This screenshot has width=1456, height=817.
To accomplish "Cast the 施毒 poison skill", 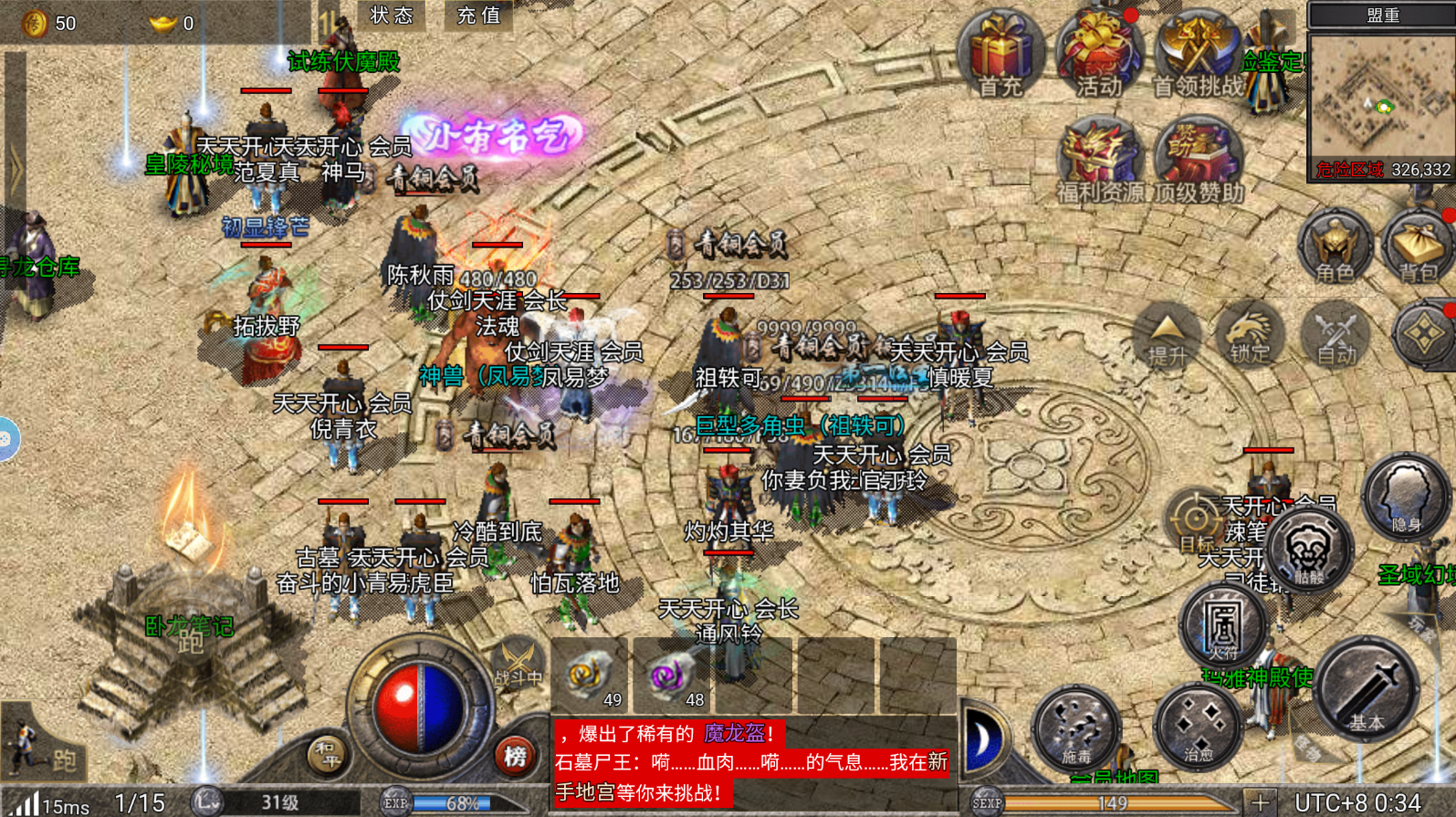I will pyautogui.click(x=1076, y=727).
